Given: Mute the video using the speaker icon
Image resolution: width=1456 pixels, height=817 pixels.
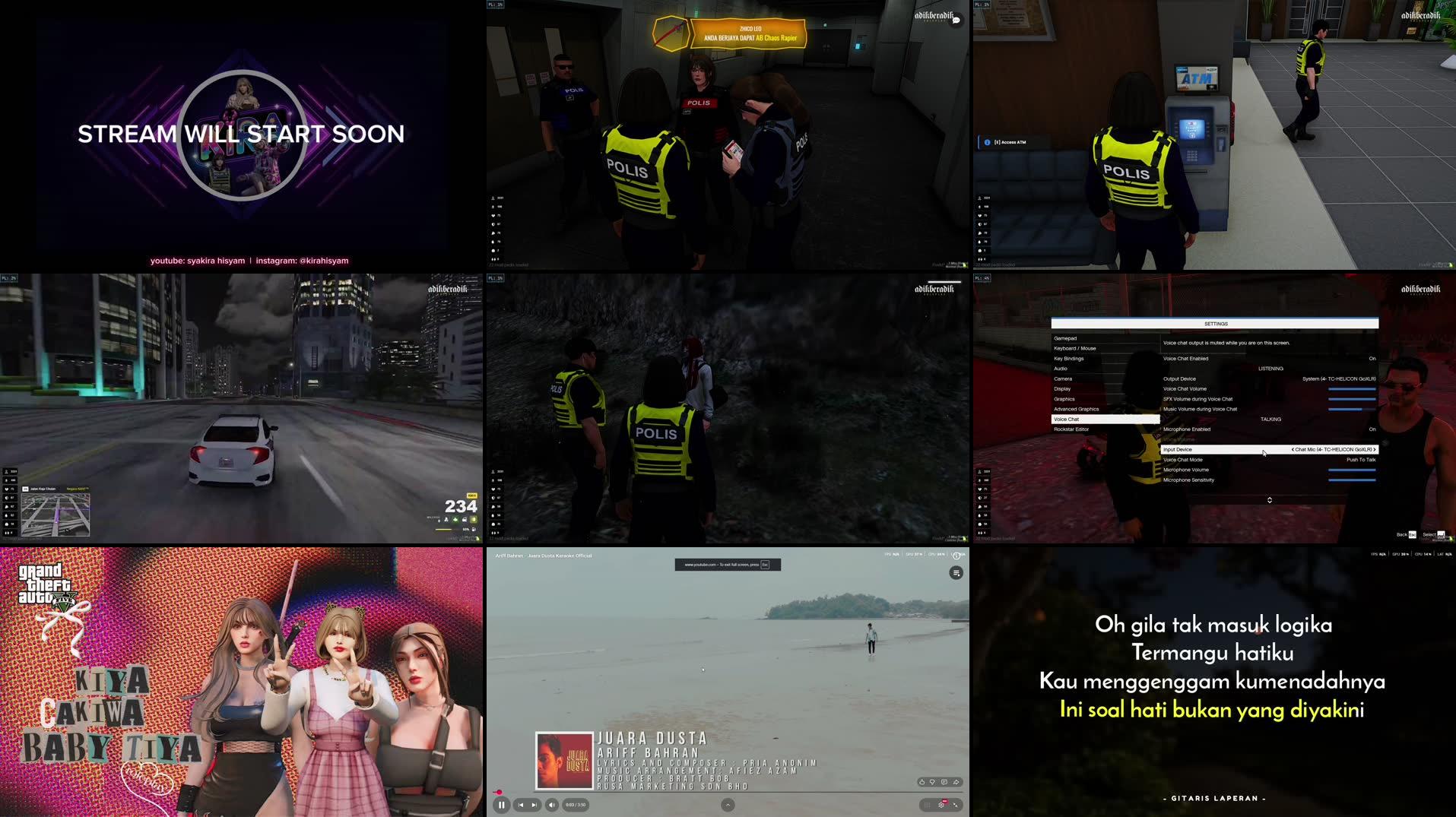Looking at the screenshot, I should pyautogui.click(x=550, y=805).
